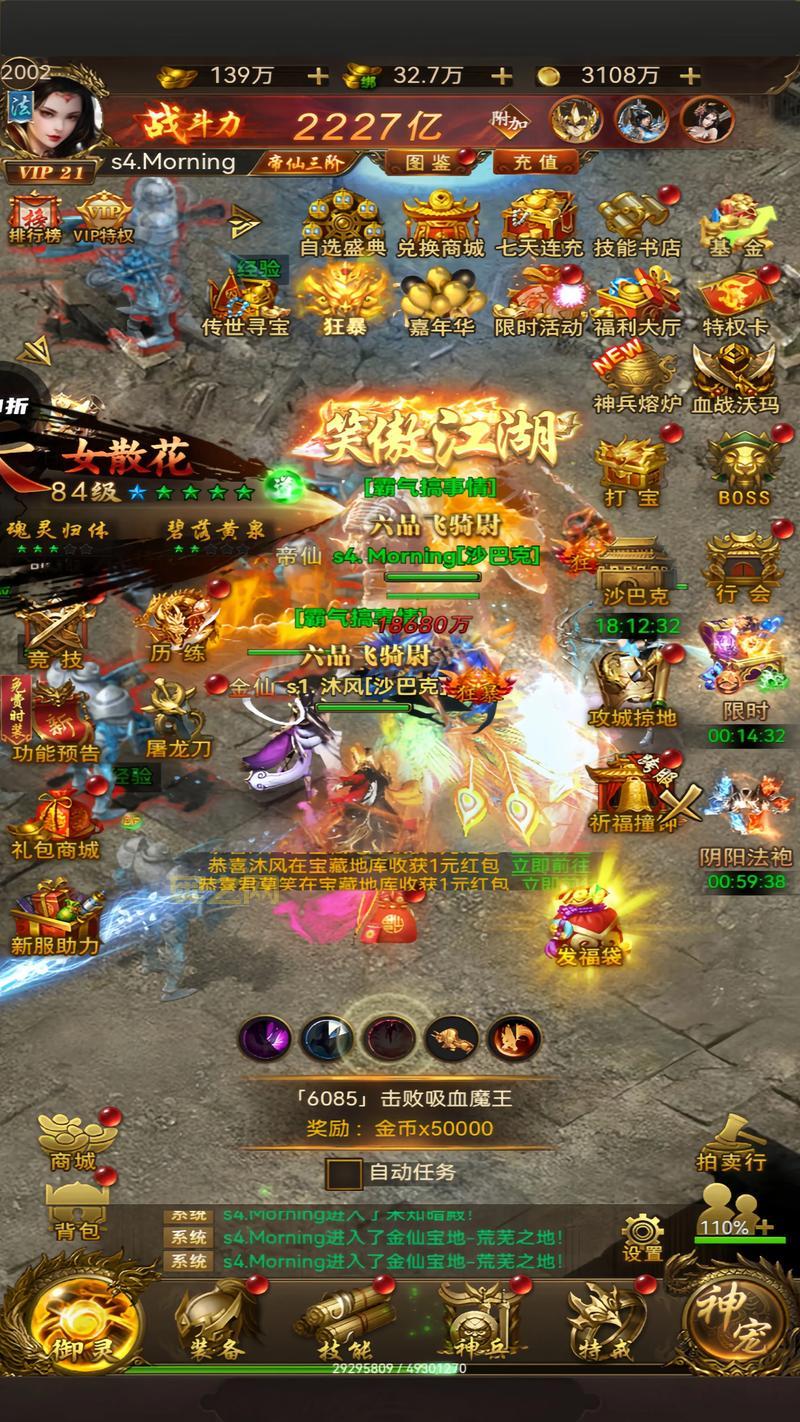Viewport: 800px width, 1422px height.
Task: Open the 福利大厅 welfare hall
Action: pos(636,300)
